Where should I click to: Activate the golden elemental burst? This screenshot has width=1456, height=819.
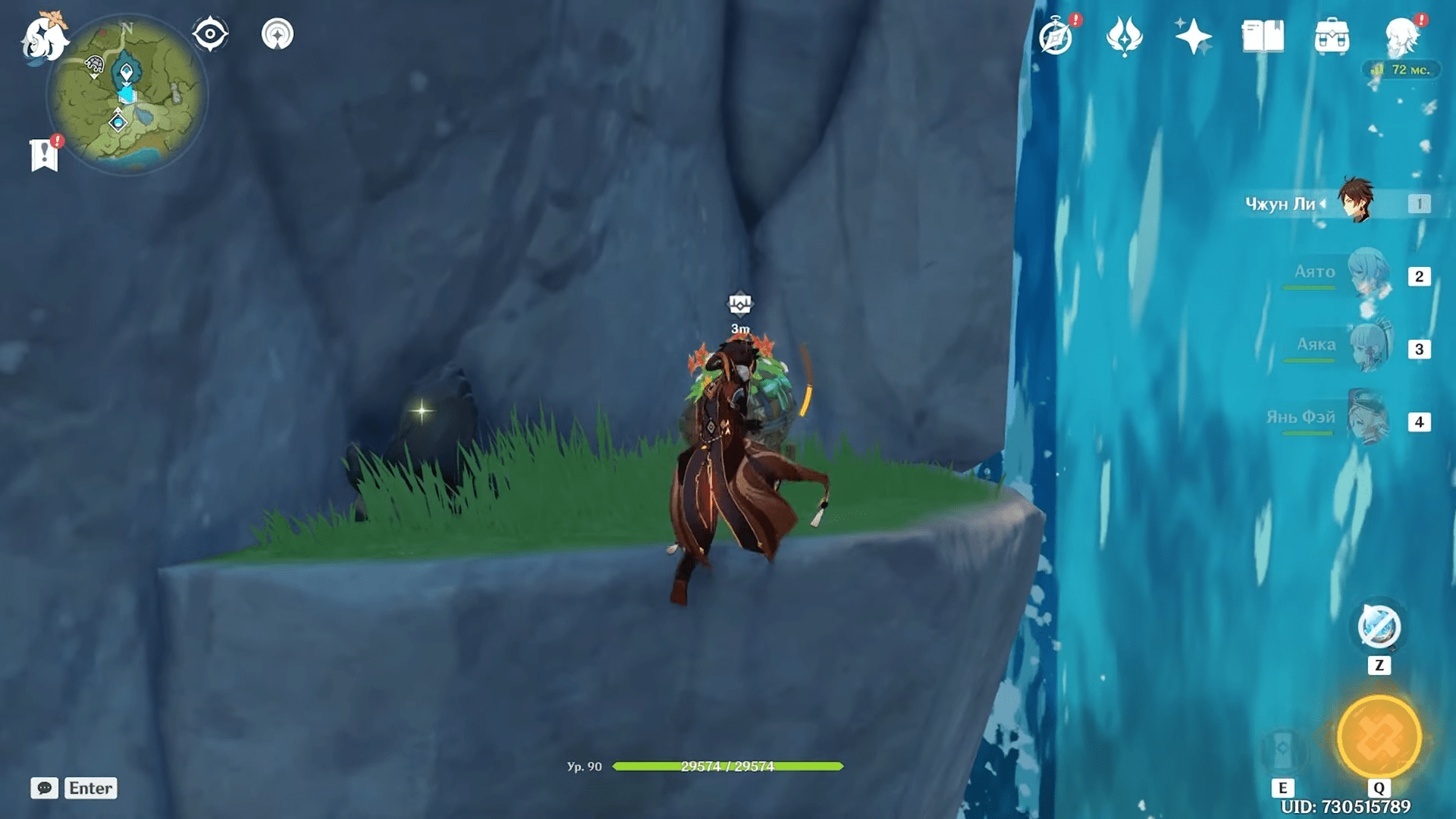[1379, 737]
